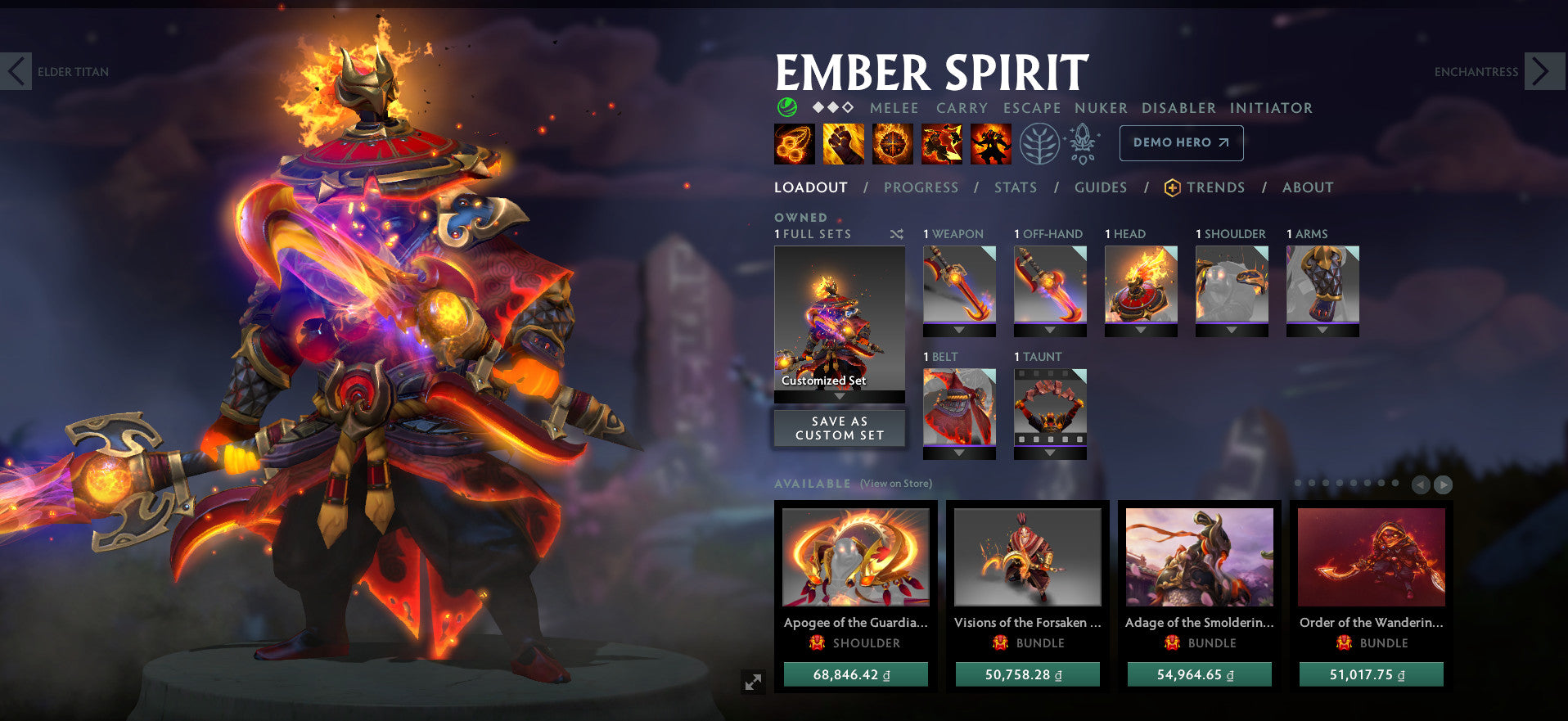This screenshot has width=1568, height=721.
Task: View the Sleight of Fist ability icon
Action: 843,143
